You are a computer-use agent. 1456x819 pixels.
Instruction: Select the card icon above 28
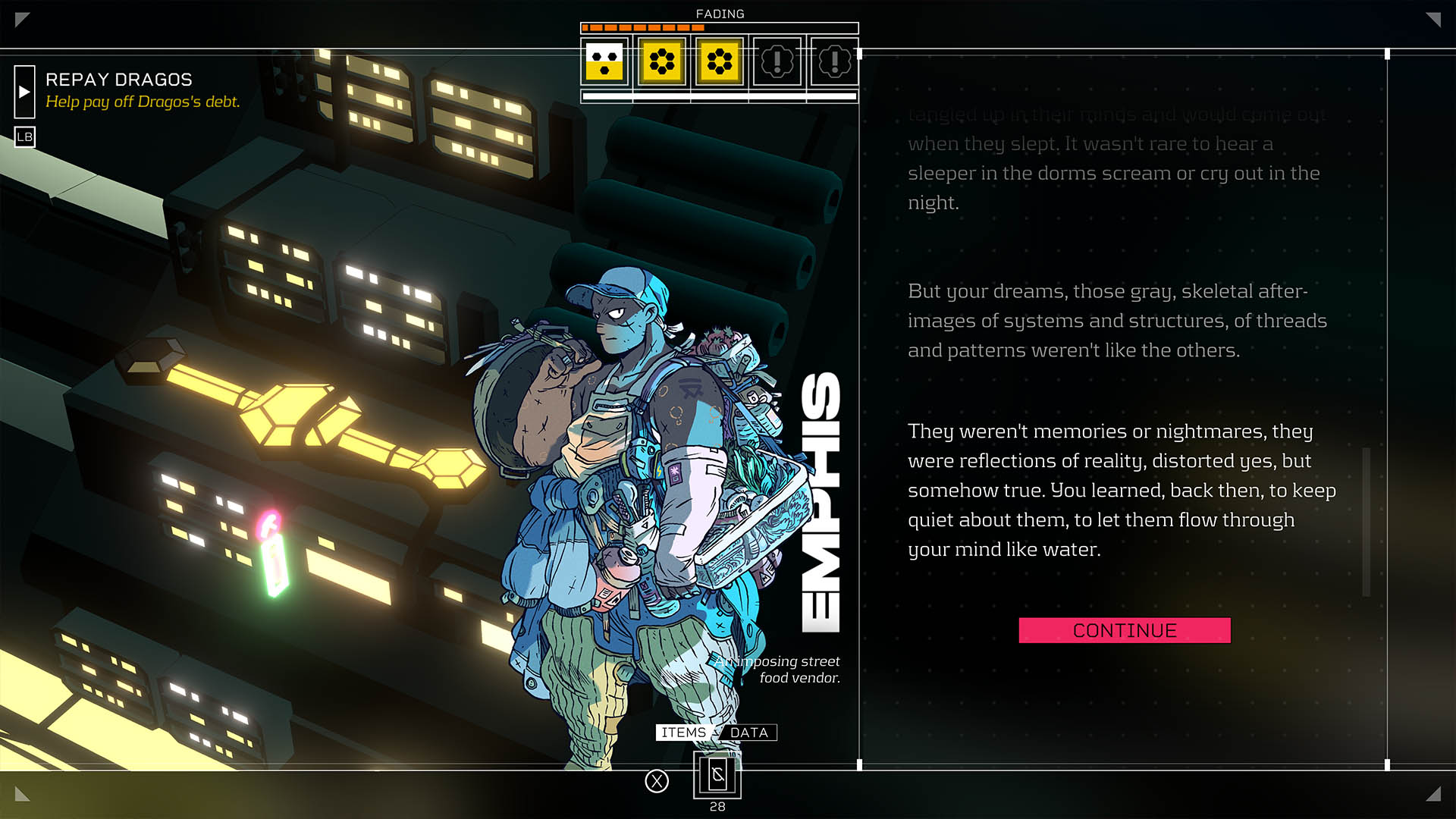point(717,775)
